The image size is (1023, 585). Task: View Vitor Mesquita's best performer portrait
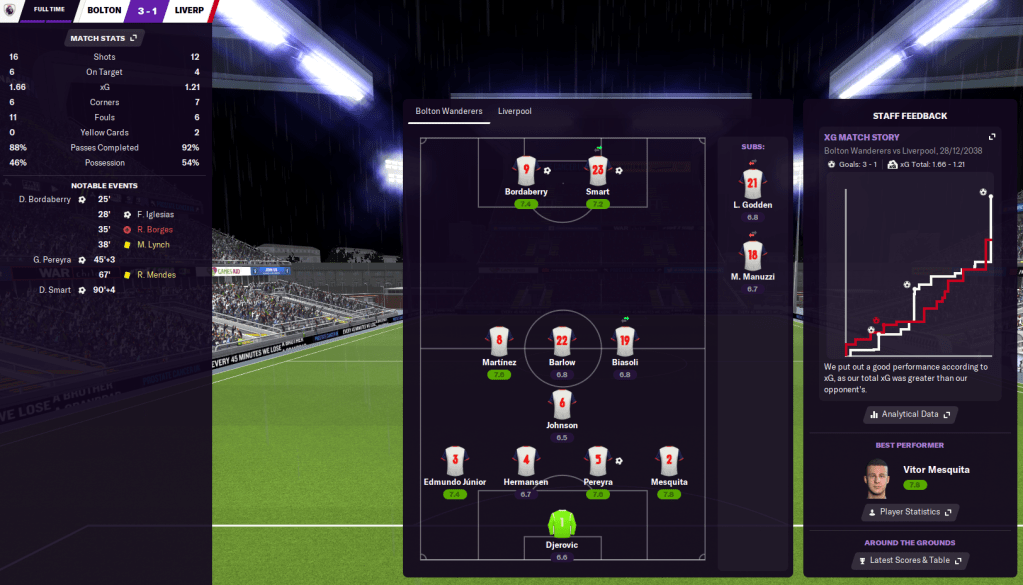pyautogui.click(x=877, y=478)
